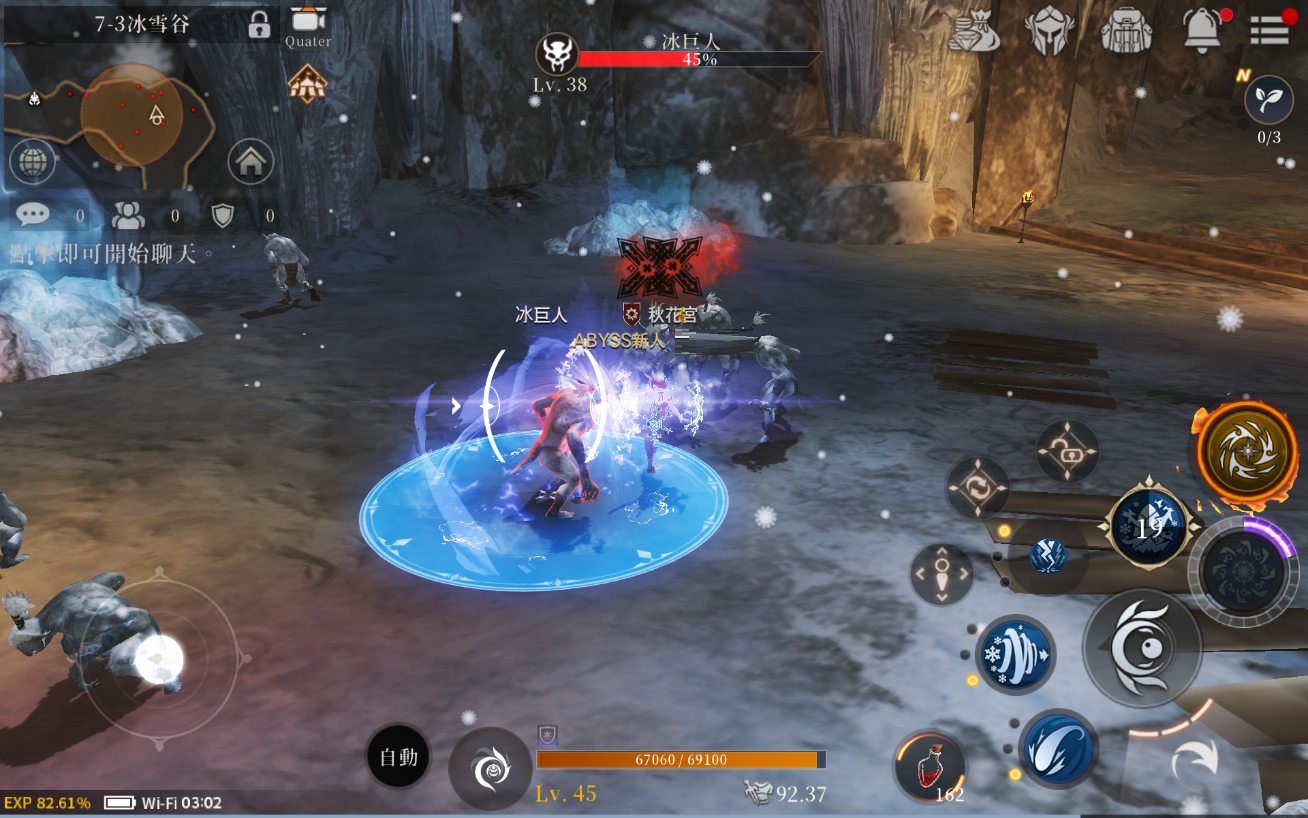Cast the snowflake blizzard skill
Viewport: 1308px width, 818px height.
1015,655
